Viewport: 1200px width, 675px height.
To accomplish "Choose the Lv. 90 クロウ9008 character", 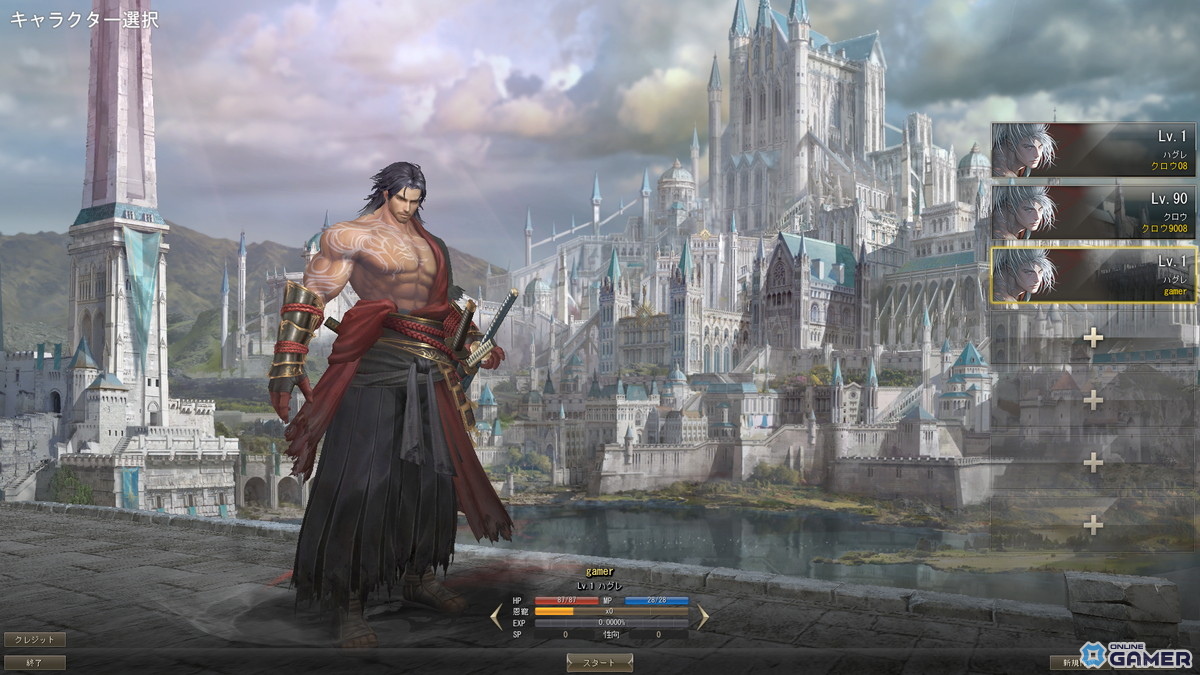I will click(x=1093, y=212).
